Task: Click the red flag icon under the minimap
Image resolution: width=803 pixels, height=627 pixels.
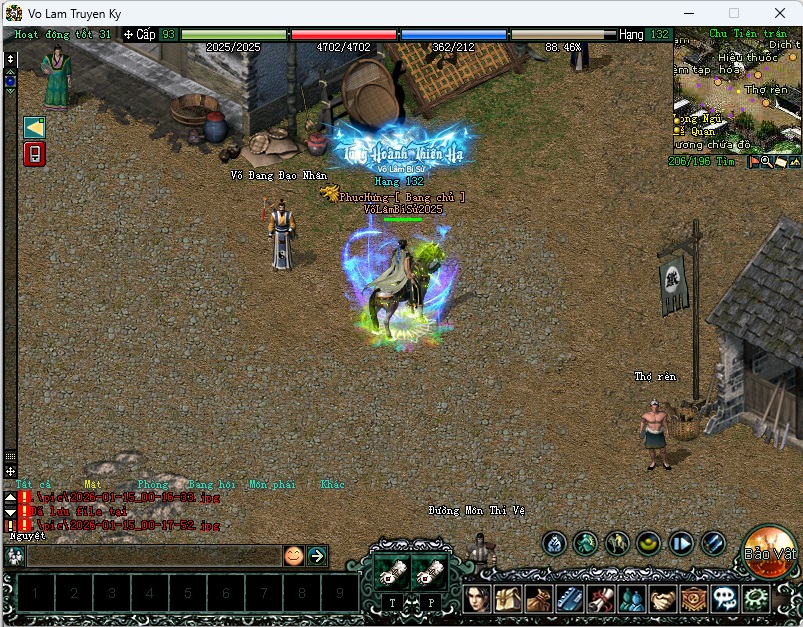Action: coord(753,161)
